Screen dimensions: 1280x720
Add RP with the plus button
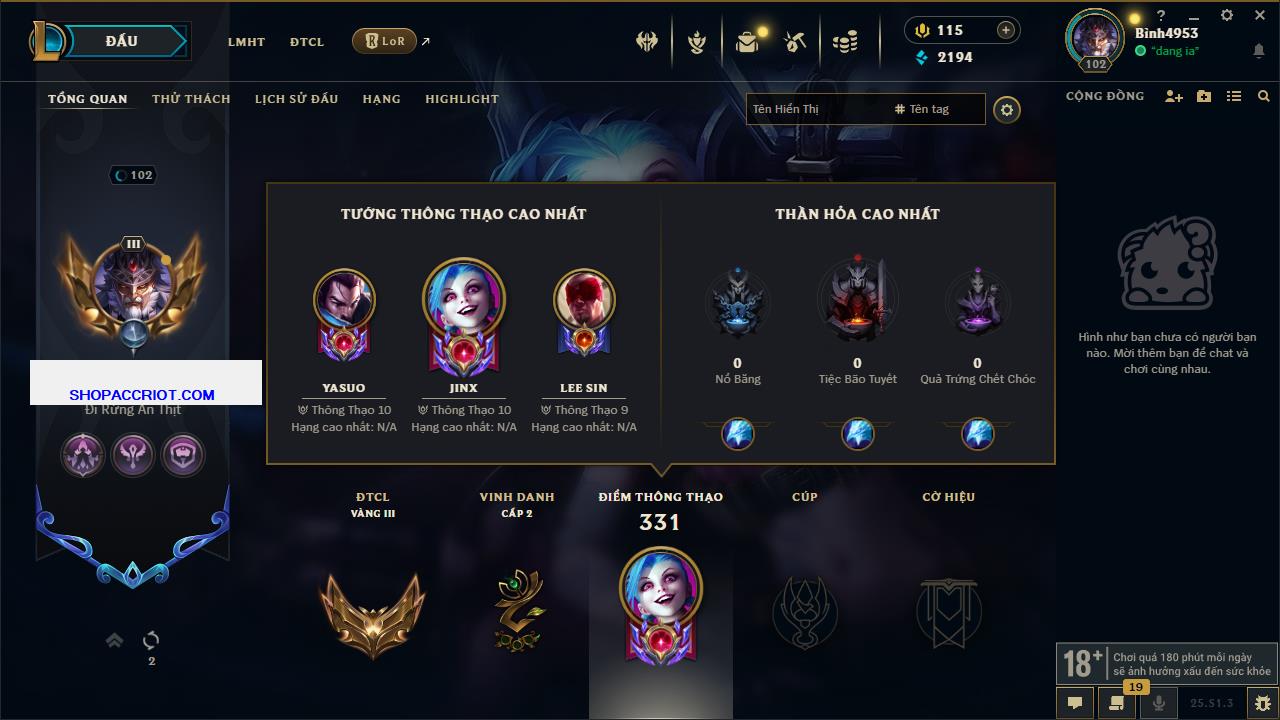coord(1006,30)
